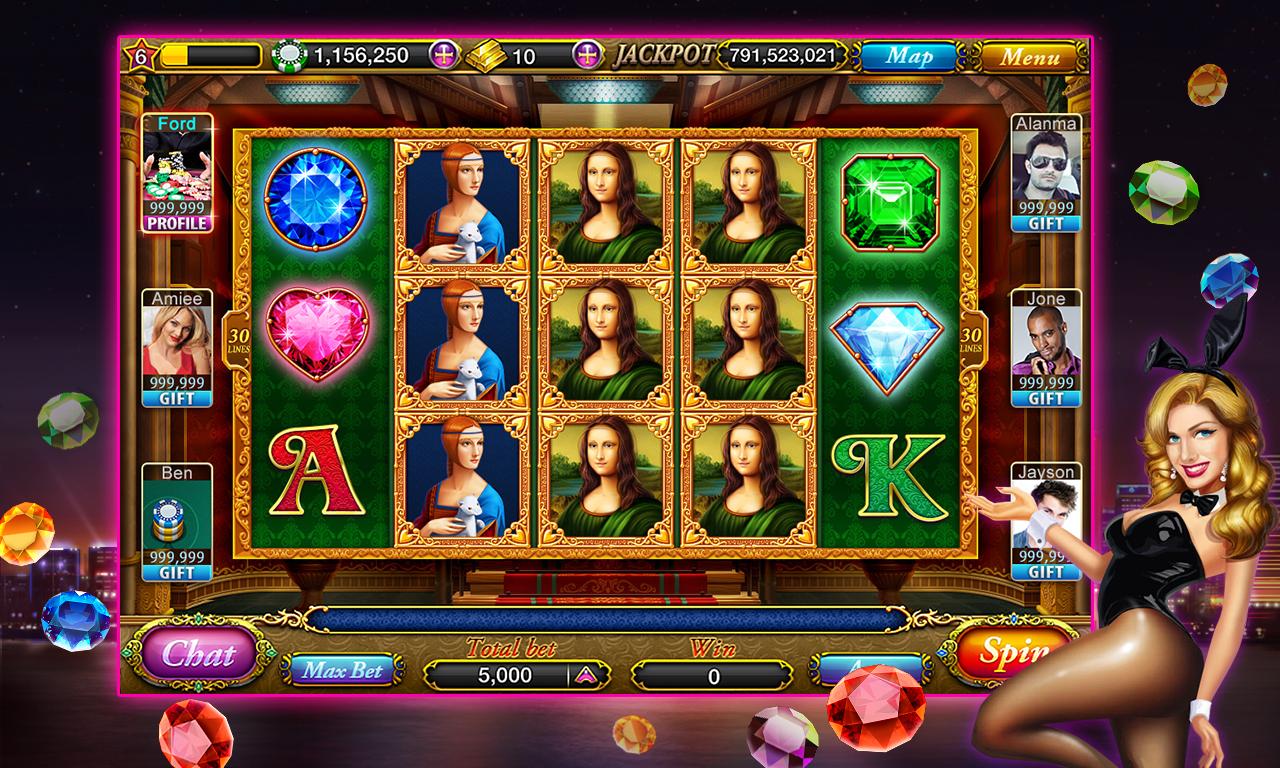The height and width of the screenshot is (768, 1280).
Task: View Ford's profile
Action: (x=177, y=224)
